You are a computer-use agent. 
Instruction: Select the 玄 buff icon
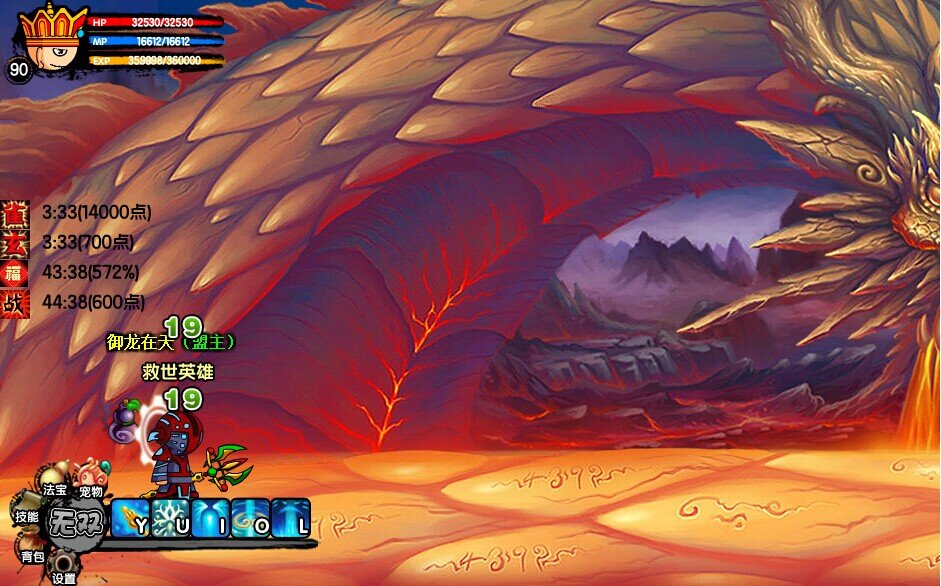coord(15,242)
